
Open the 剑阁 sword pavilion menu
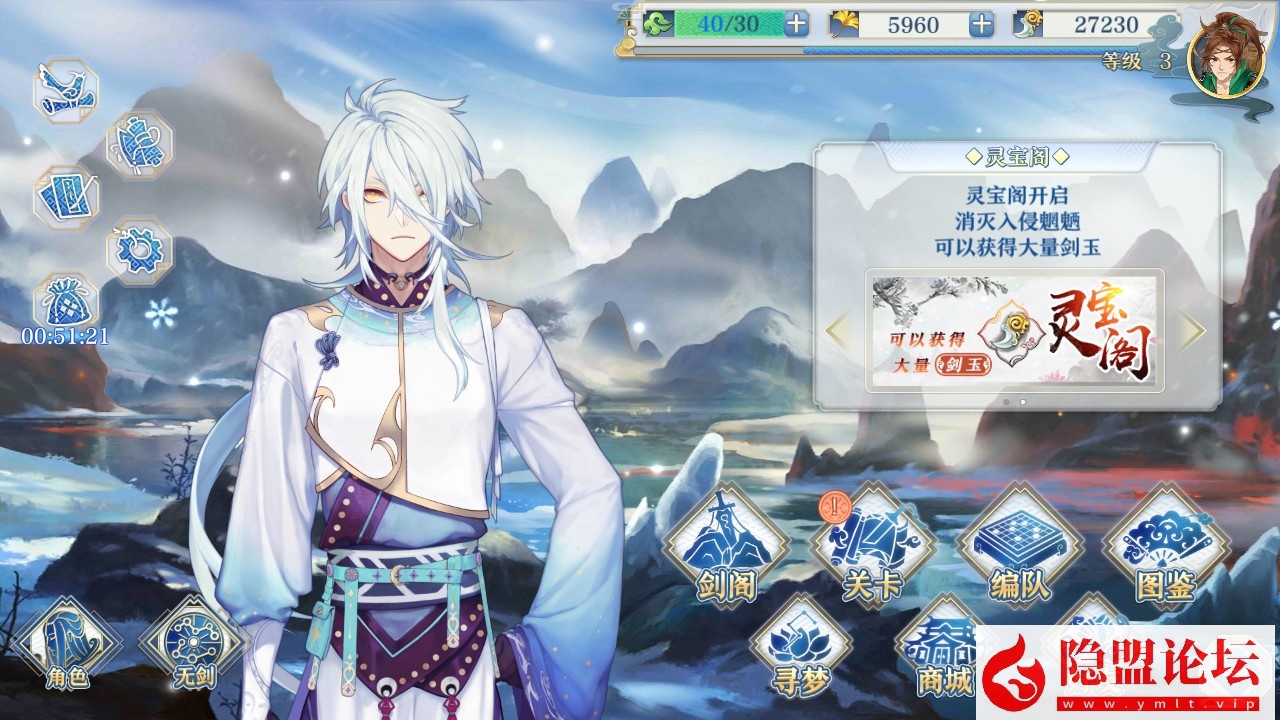coord(726,545)
